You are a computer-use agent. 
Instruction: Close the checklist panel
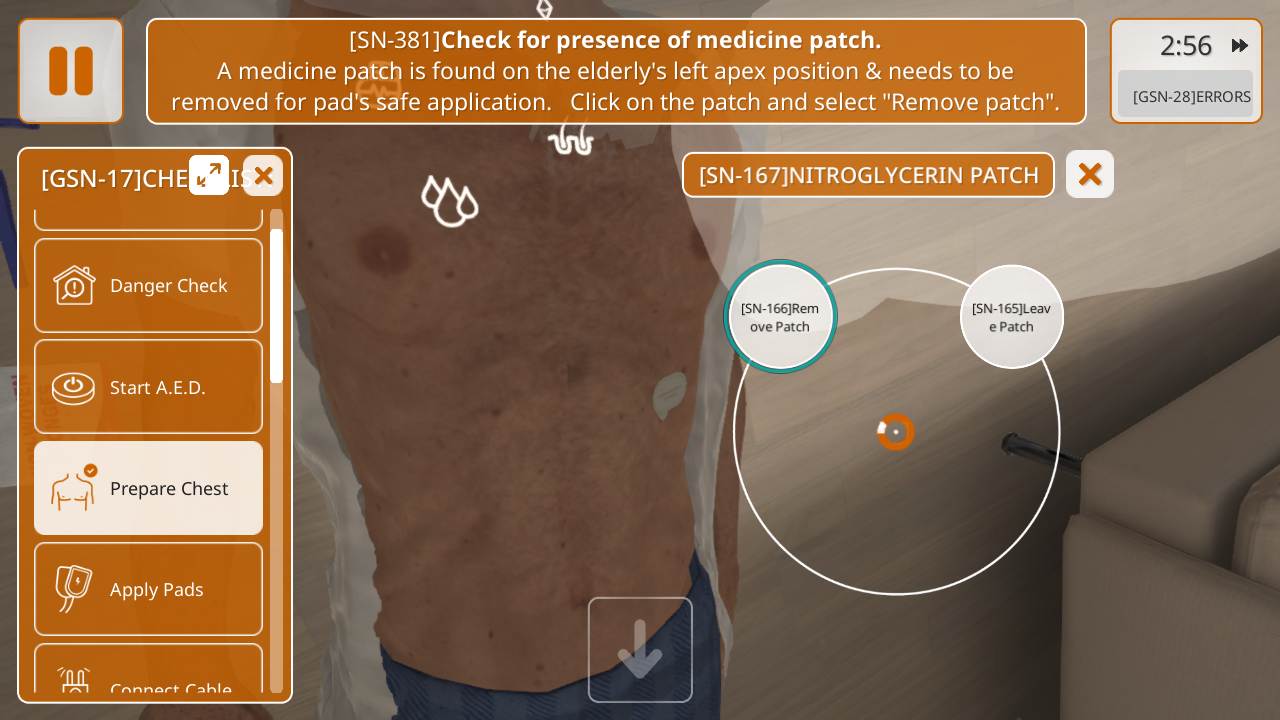[x=263, y=176]
